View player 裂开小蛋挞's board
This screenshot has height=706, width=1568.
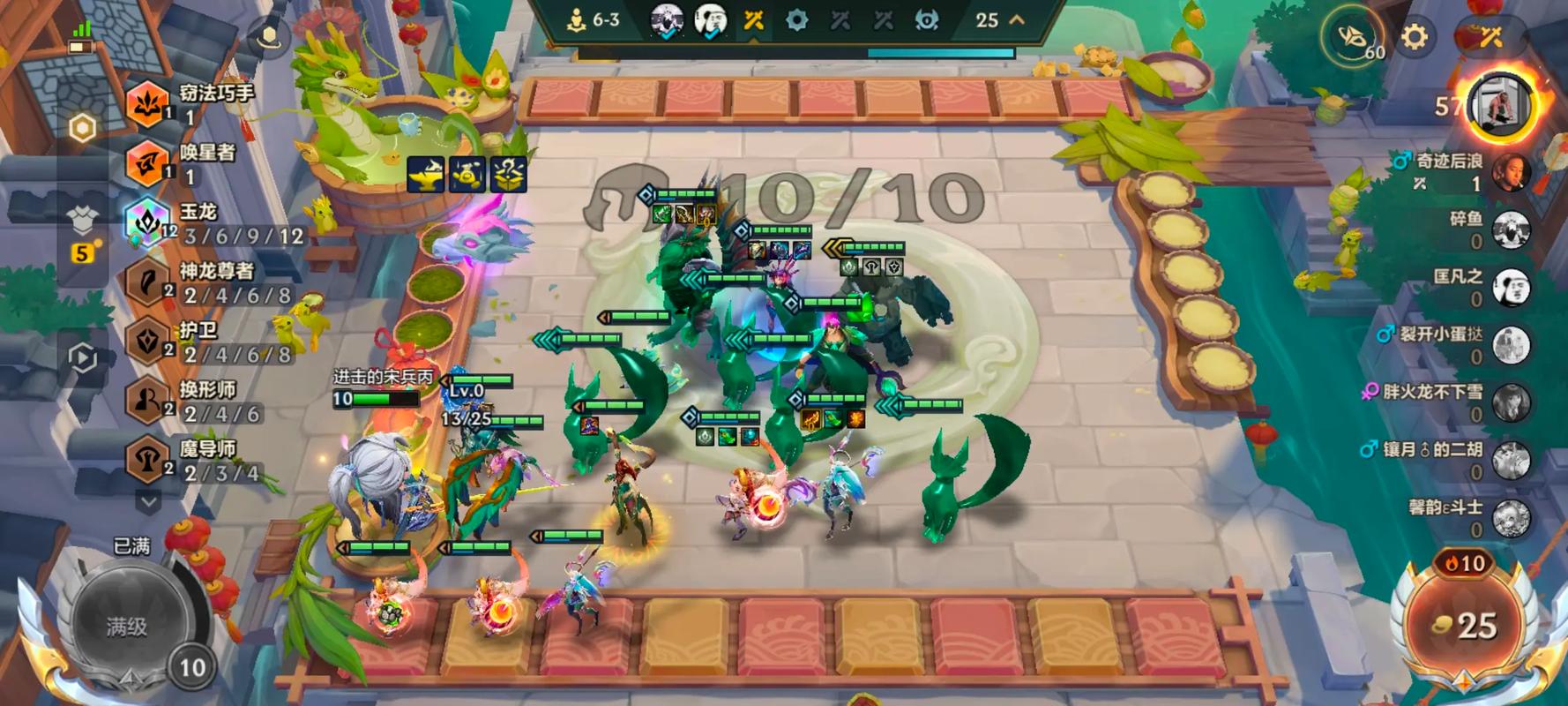(1510, 345)
